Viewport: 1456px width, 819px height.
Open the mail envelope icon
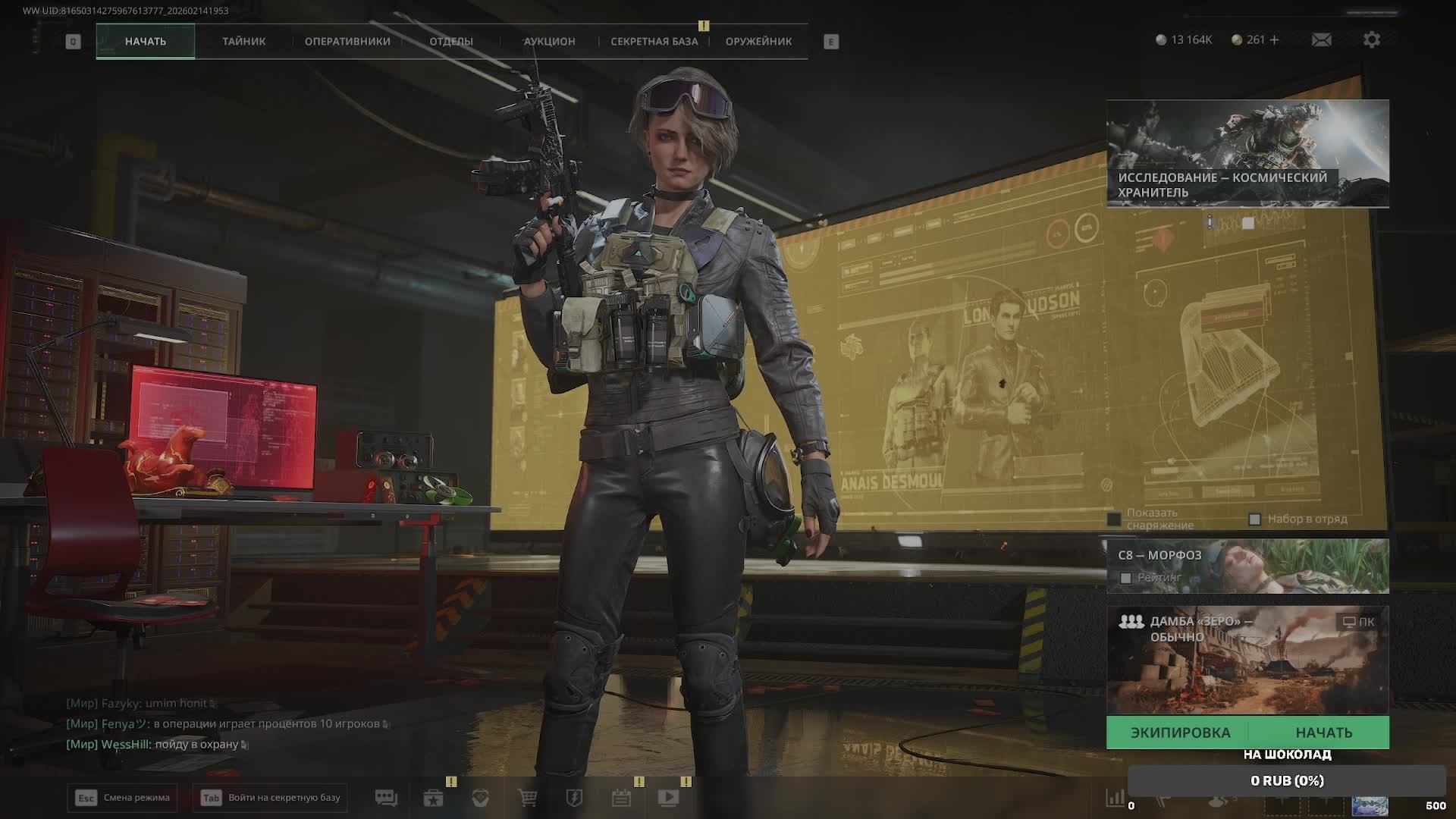(1321, 39)
